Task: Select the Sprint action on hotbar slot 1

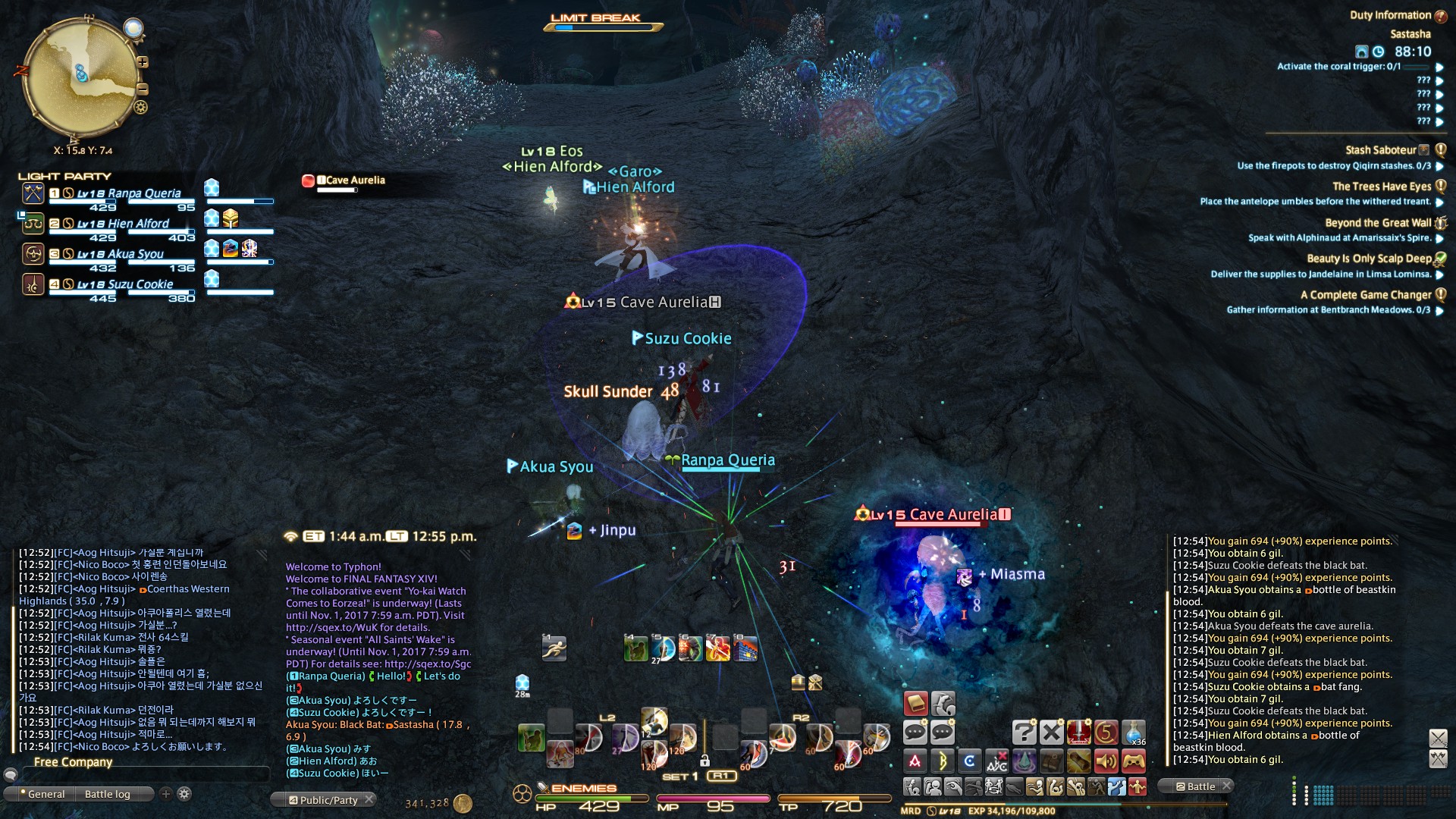Action: [x=555, y=649]
